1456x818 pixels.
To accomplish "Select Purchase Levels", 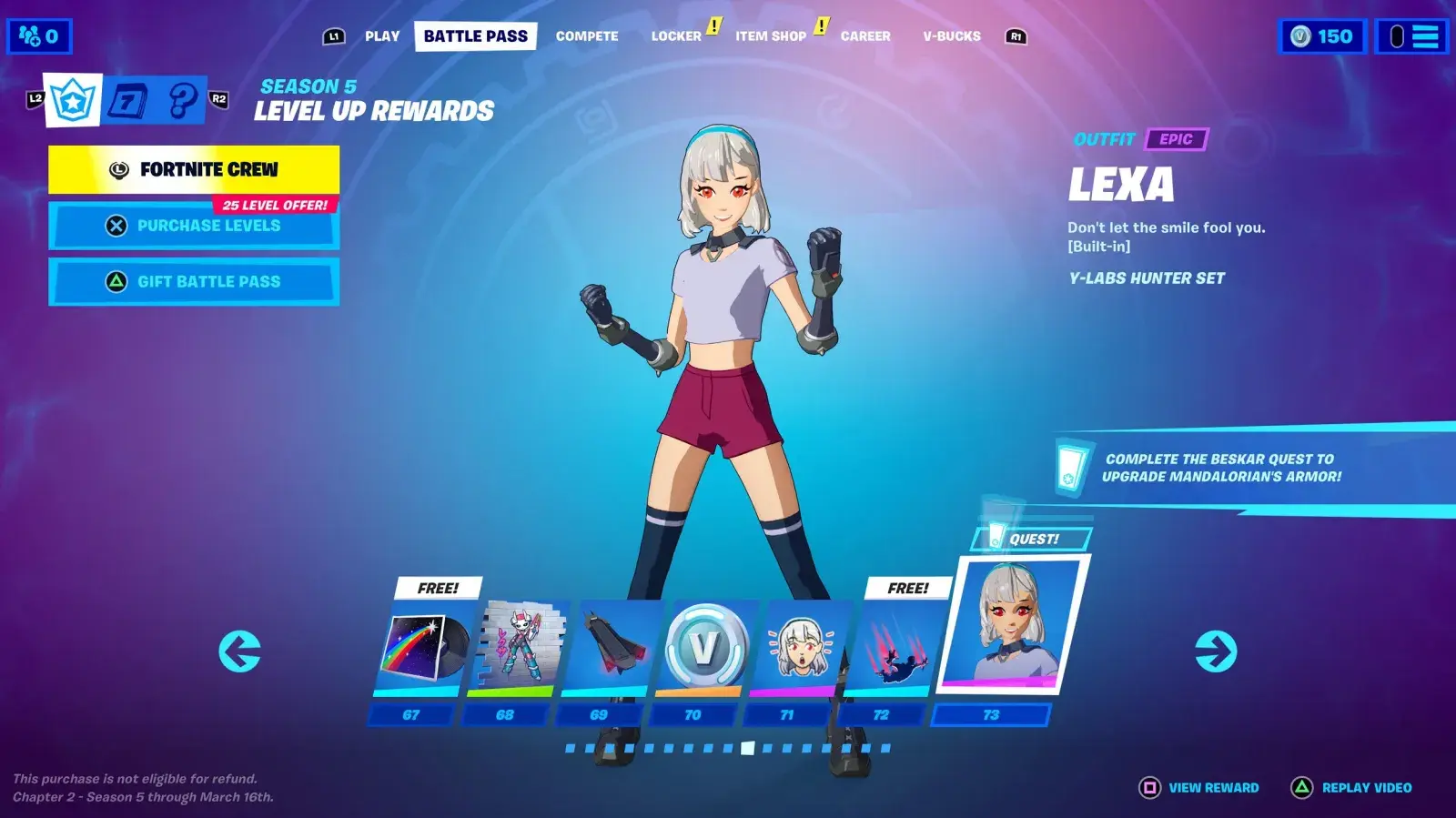I will (194, 226).
